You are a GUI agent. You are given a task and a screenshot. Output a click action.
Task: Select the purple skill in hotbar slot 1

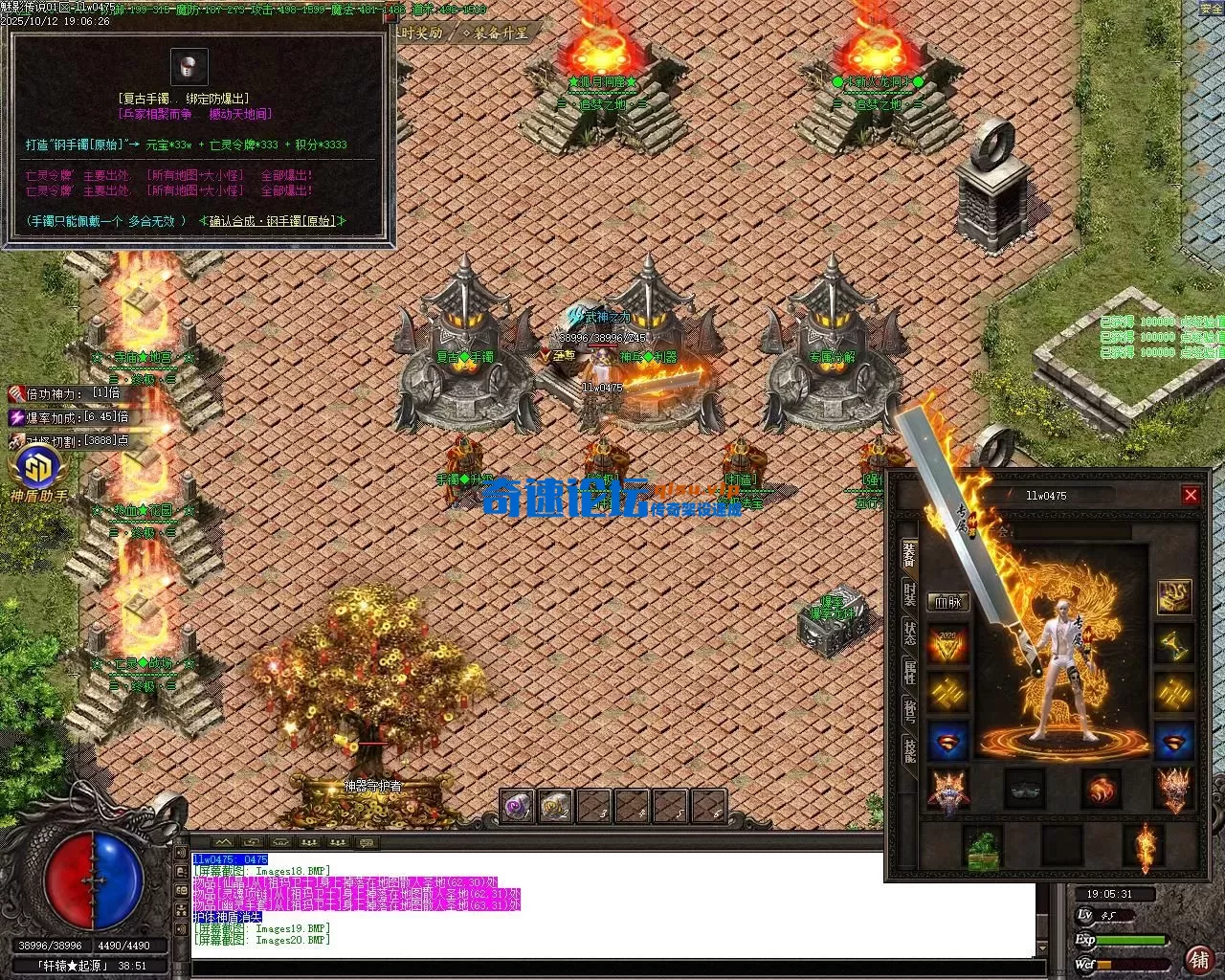pyautogui.click(x=517, y=807)
